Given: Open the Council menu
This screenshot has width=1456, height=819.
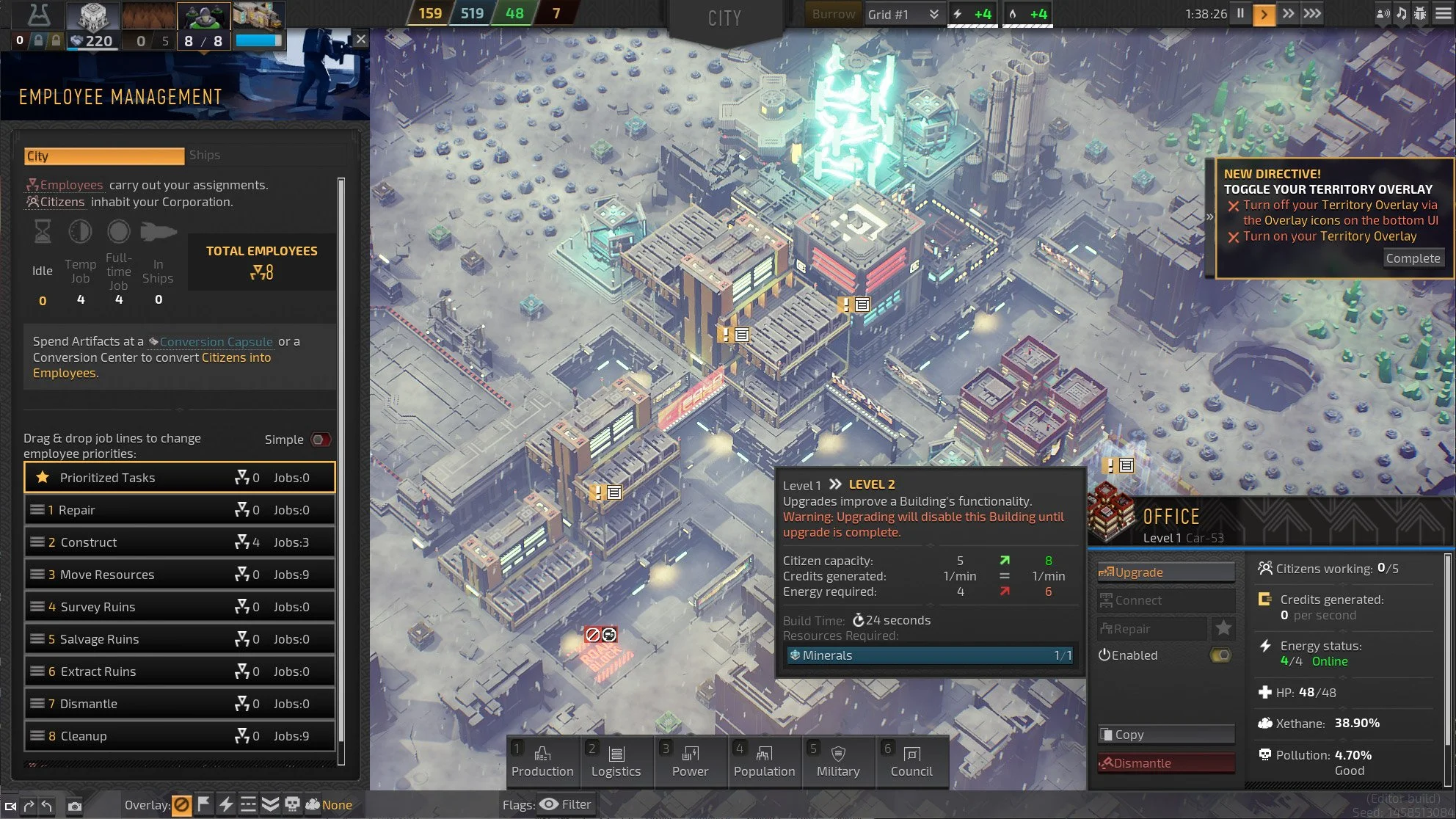Looking at the screenshot, I should point(911,762).
